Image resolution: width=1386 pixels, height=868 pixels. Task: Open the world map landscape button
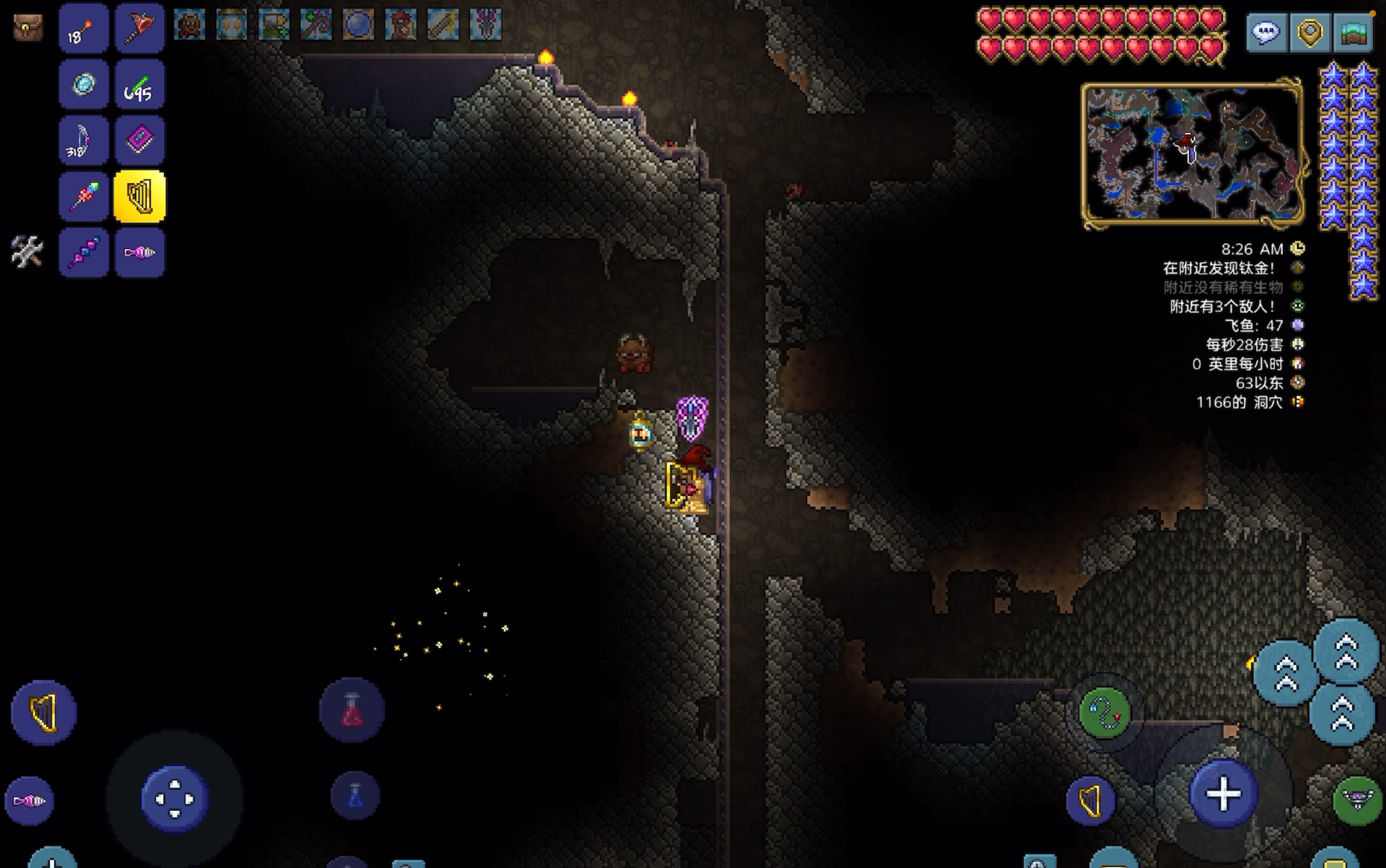coord(1353,32)
